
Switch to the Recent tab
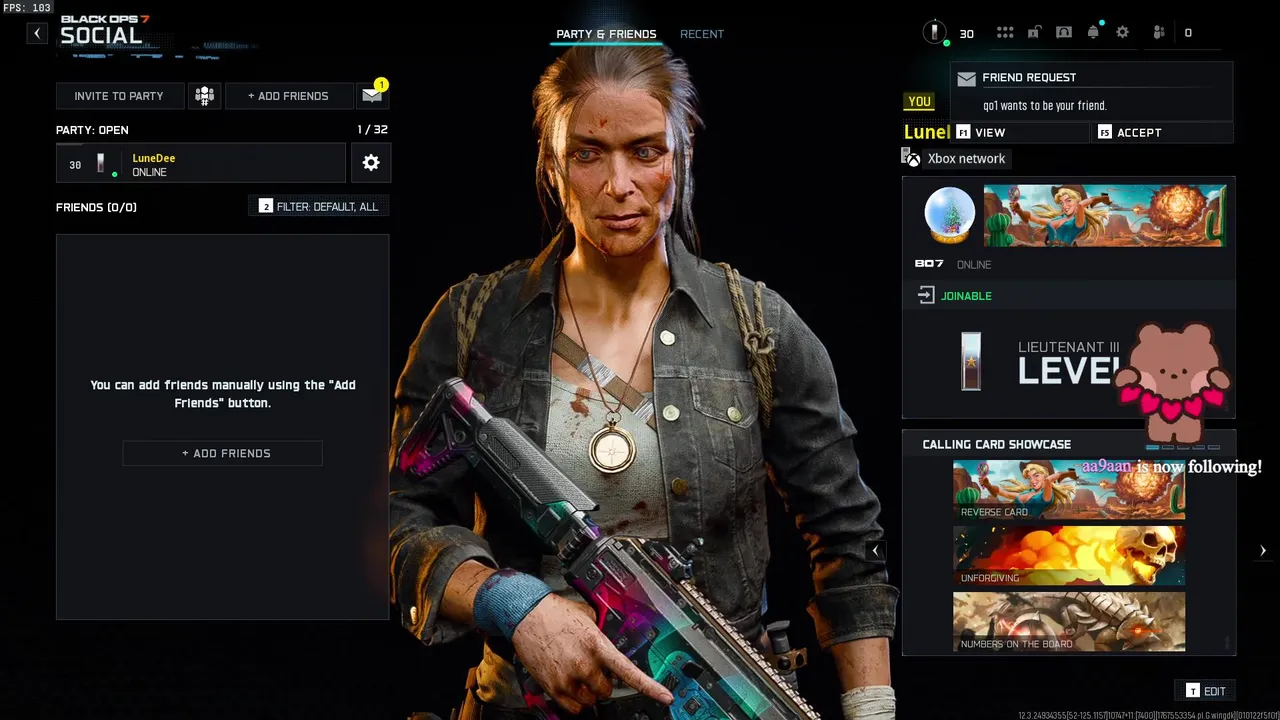coord(701,34)
